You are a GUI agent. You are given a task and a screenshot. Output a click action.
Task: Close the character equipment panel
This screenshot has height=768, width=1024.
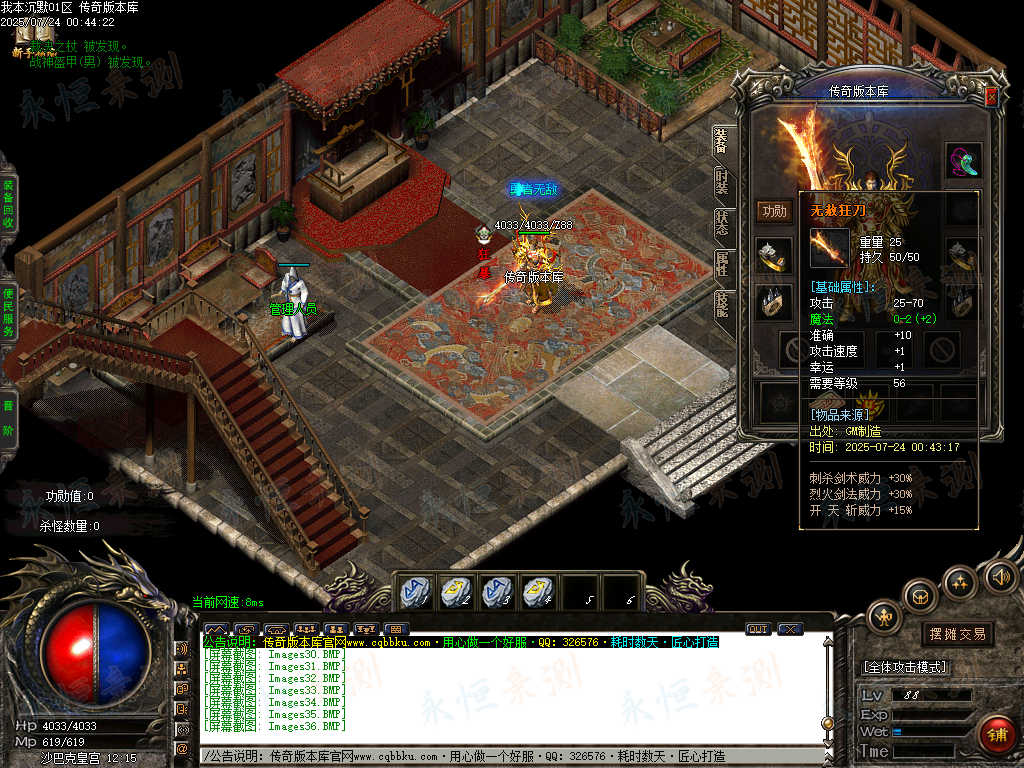pos(991,97)
